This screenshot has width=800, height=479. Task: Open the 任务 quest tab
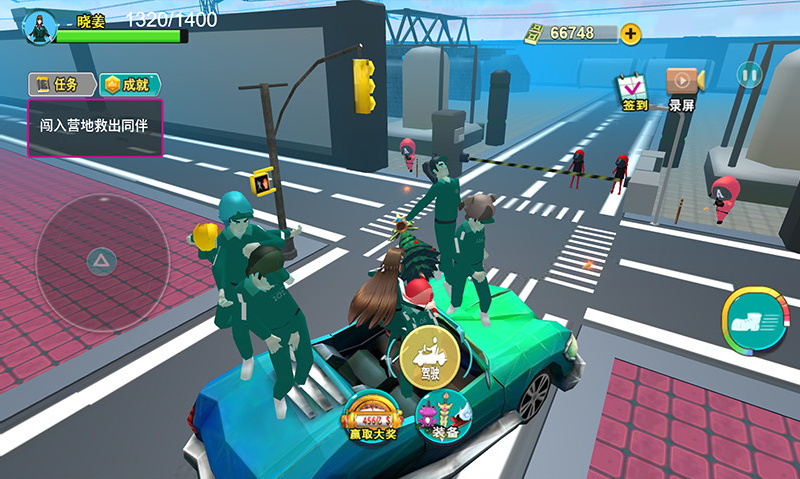point(62,84)
